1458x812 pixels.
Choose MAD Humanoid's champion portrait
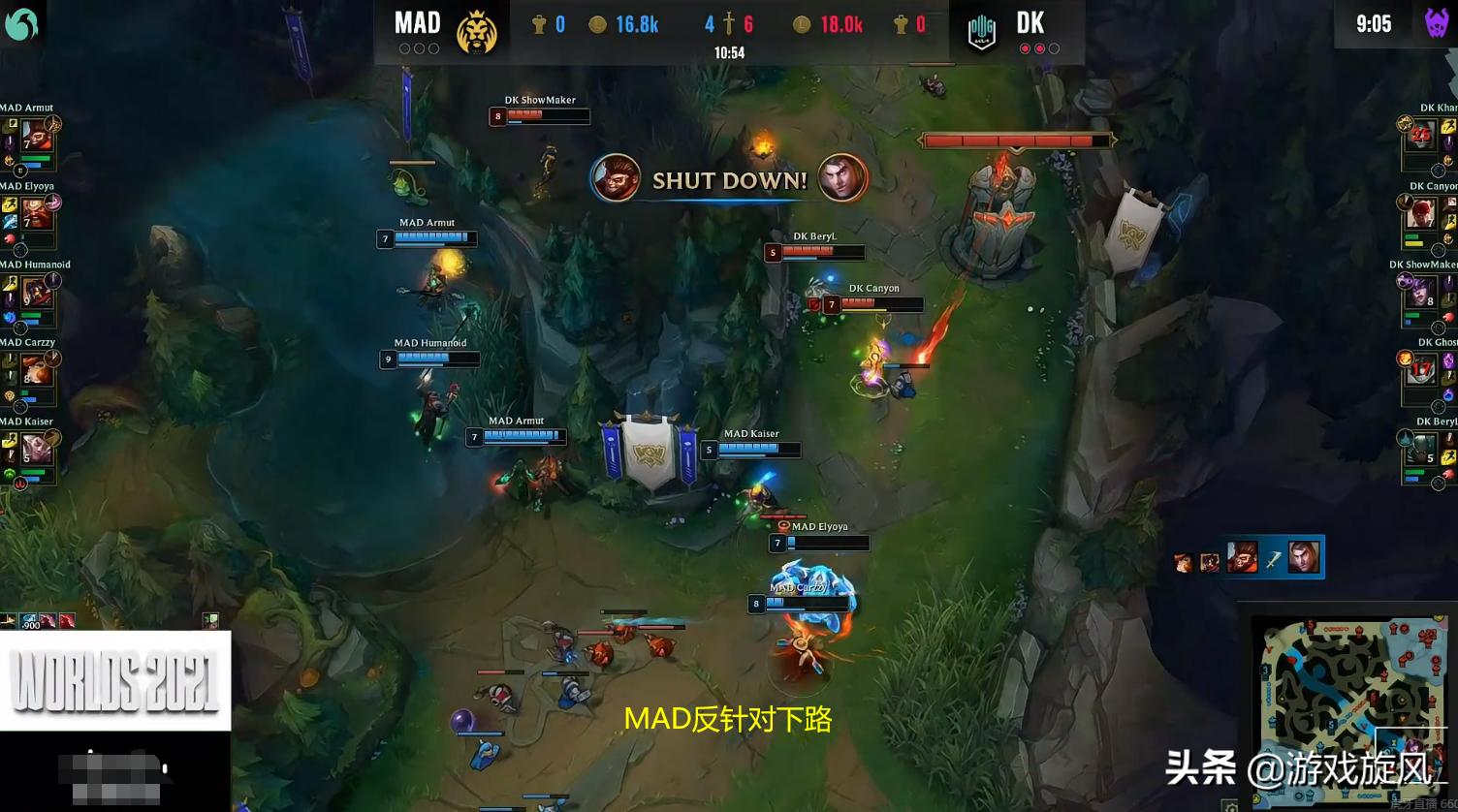(x=37, y=292)
